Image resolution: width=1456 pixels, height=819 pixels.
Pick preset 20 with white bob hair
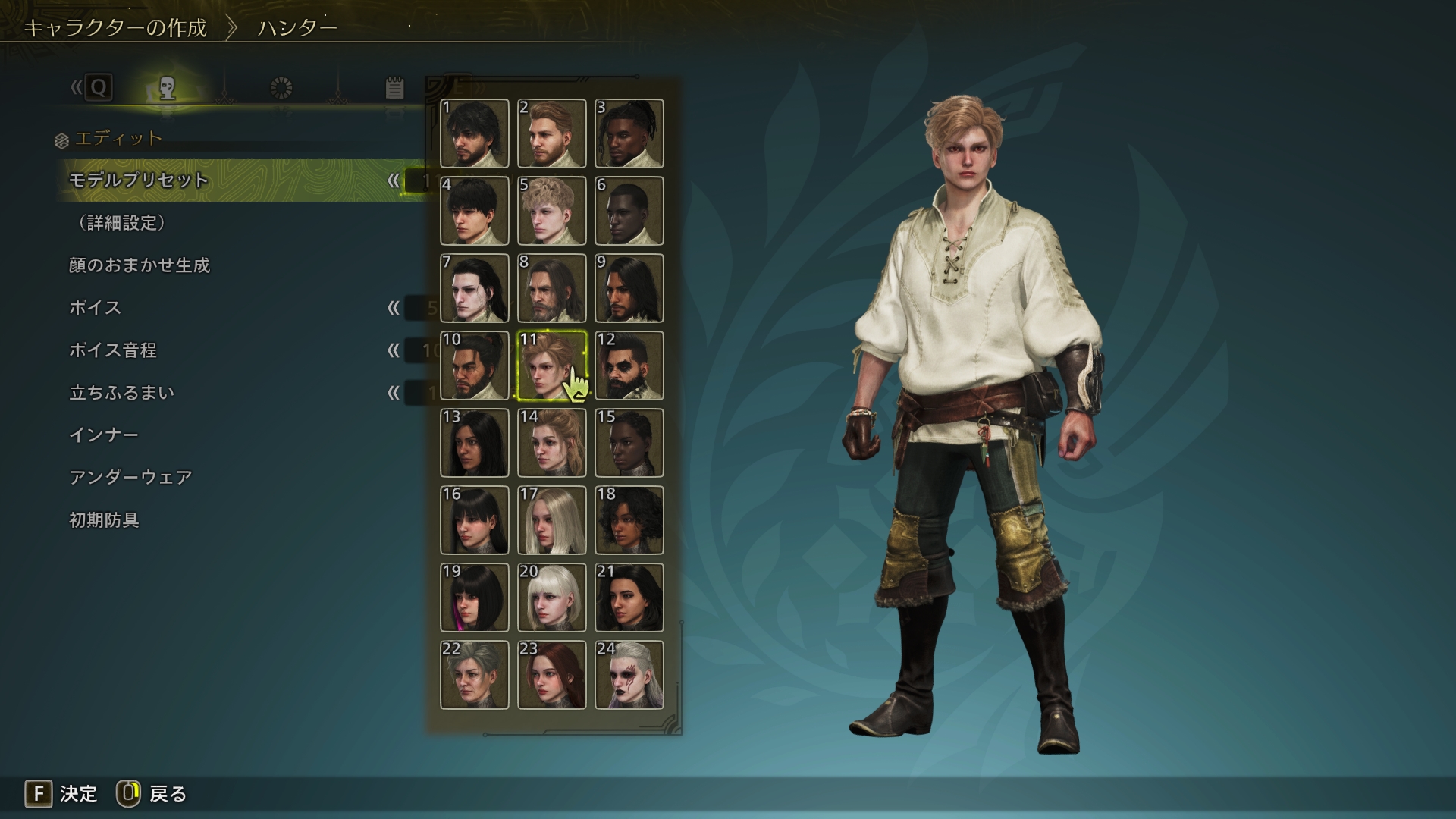click(552, 598)
